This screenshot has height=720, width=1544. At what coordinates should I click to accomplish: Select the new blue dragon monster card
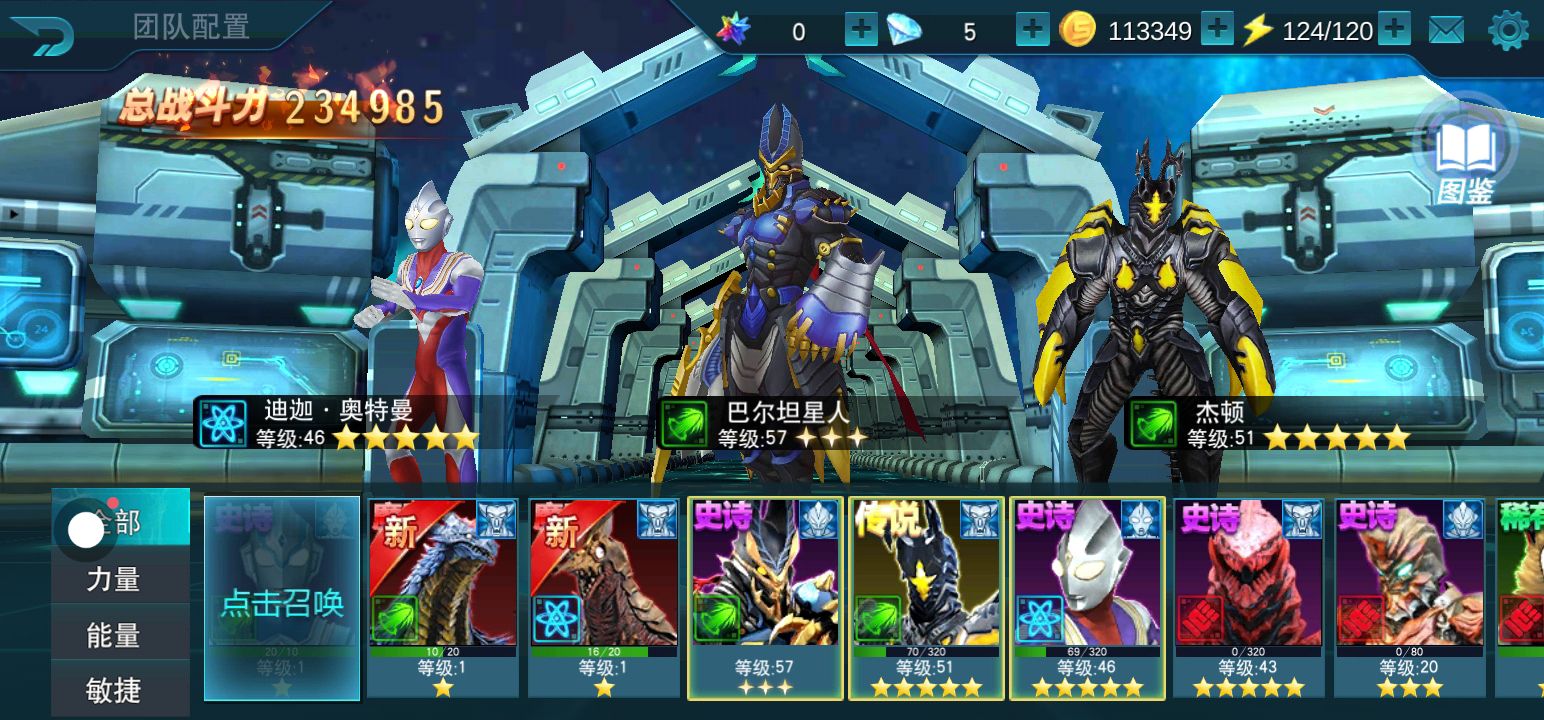pyautogui.click(x=443, y=597)
